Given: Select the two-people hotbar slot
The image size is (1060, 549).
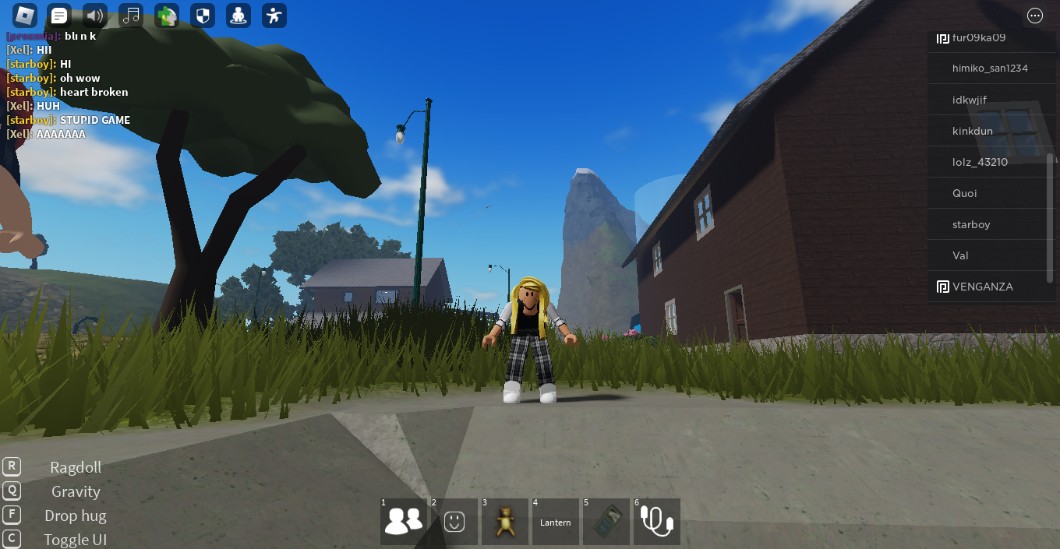Looking at the screenshot, I should [x=404, y=521].
